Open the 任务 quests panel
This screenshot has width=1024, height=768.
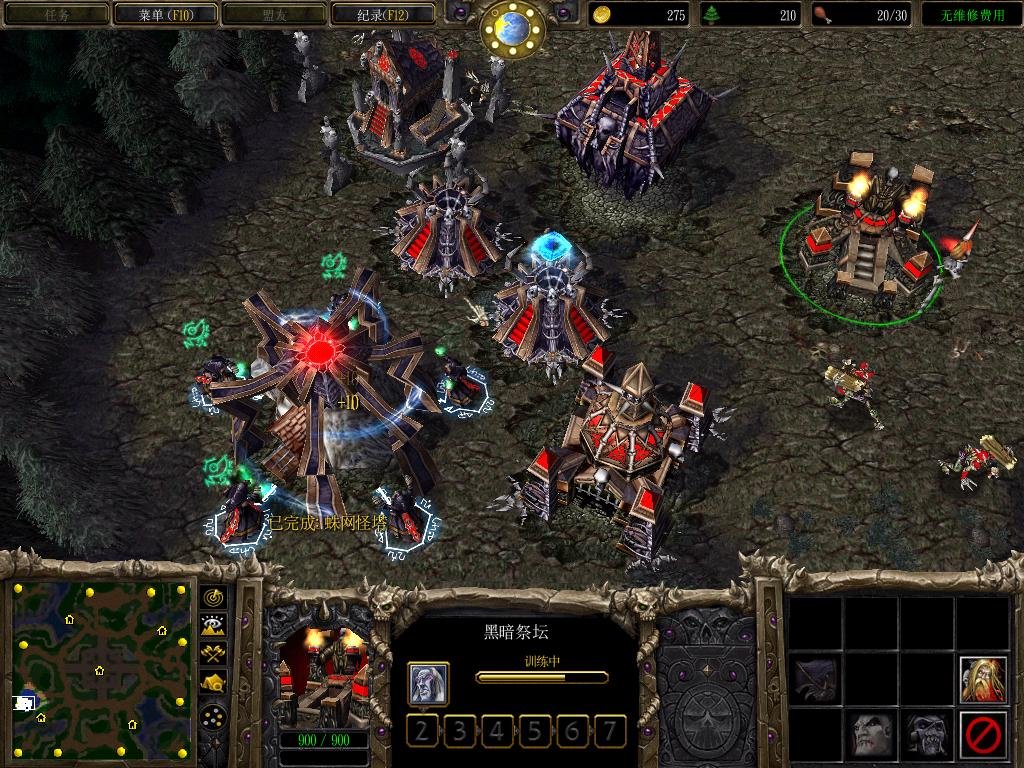56,14
